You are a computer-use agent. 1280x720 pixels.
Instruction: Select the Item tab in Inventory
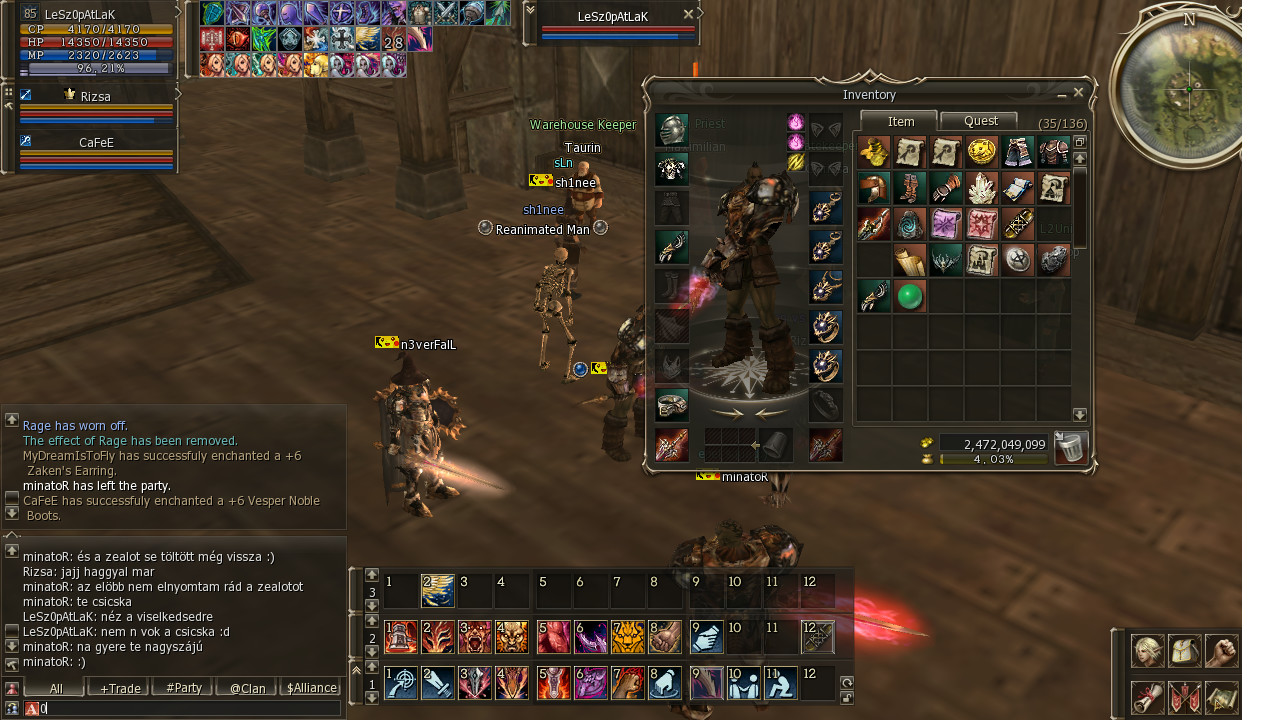click(x=900, y=121)
